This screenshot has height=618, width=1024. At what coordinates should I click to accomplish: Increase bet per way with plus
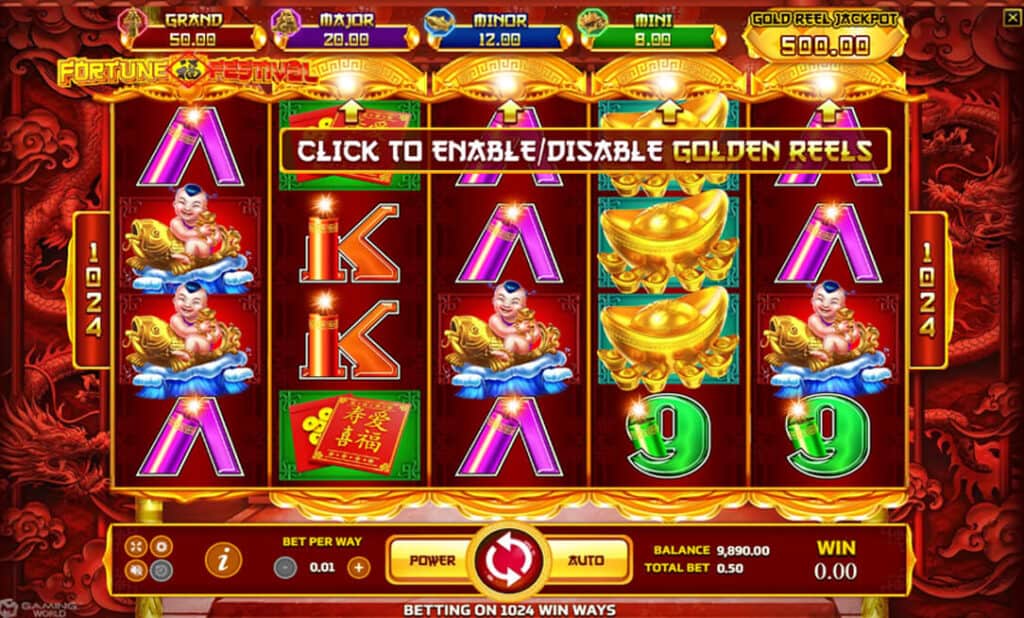(358, 567)
